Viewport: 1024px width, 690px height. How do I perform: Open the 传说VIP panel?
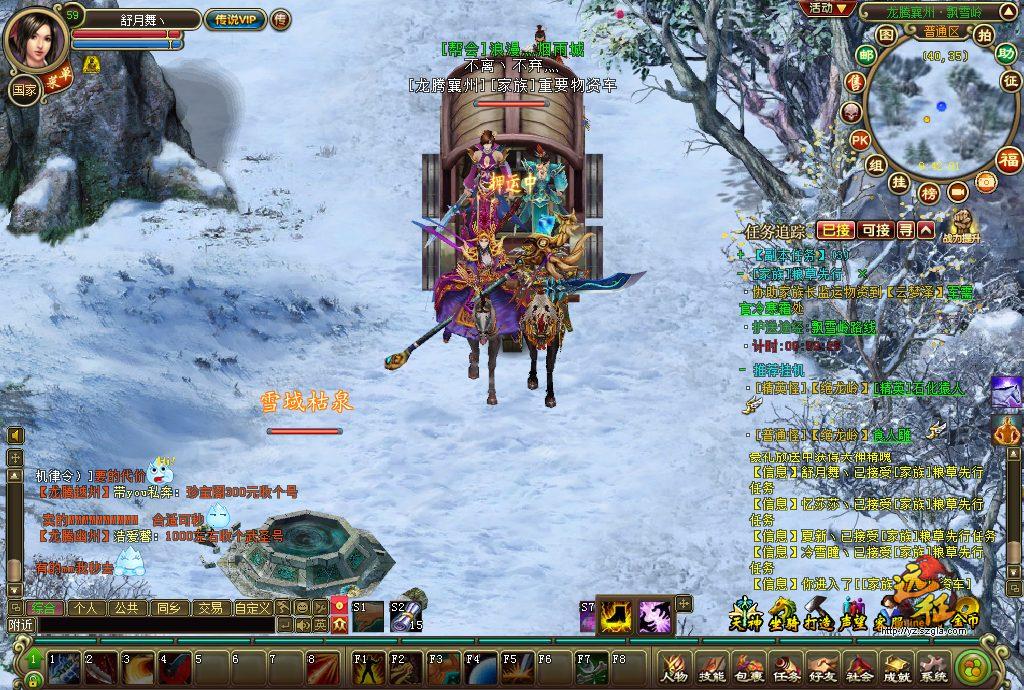(x=235, y=19)
